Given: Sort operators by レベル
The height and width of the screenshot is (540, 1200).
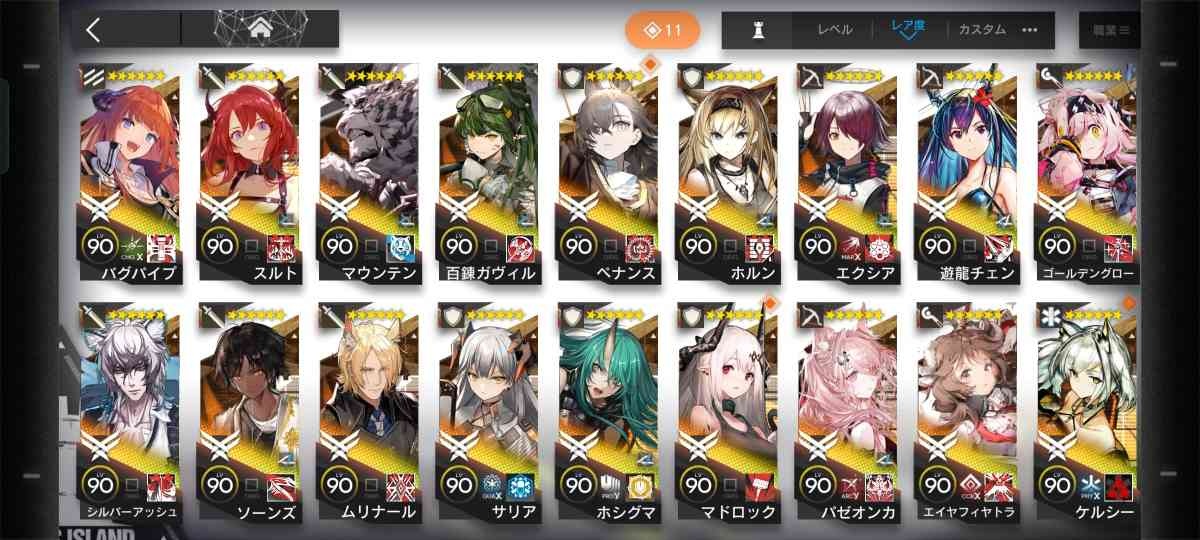Looking at the screenshot, I should click(835, 30).
